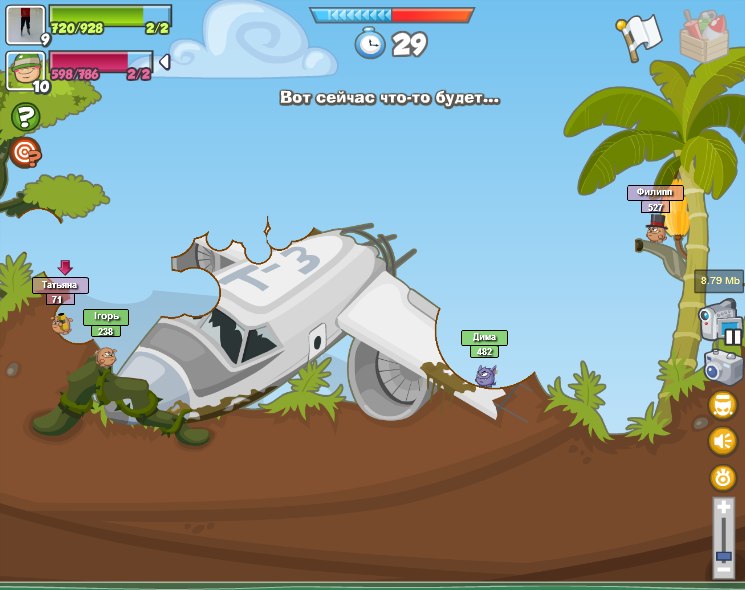Click the orange face icon button

tap(723, 404)
